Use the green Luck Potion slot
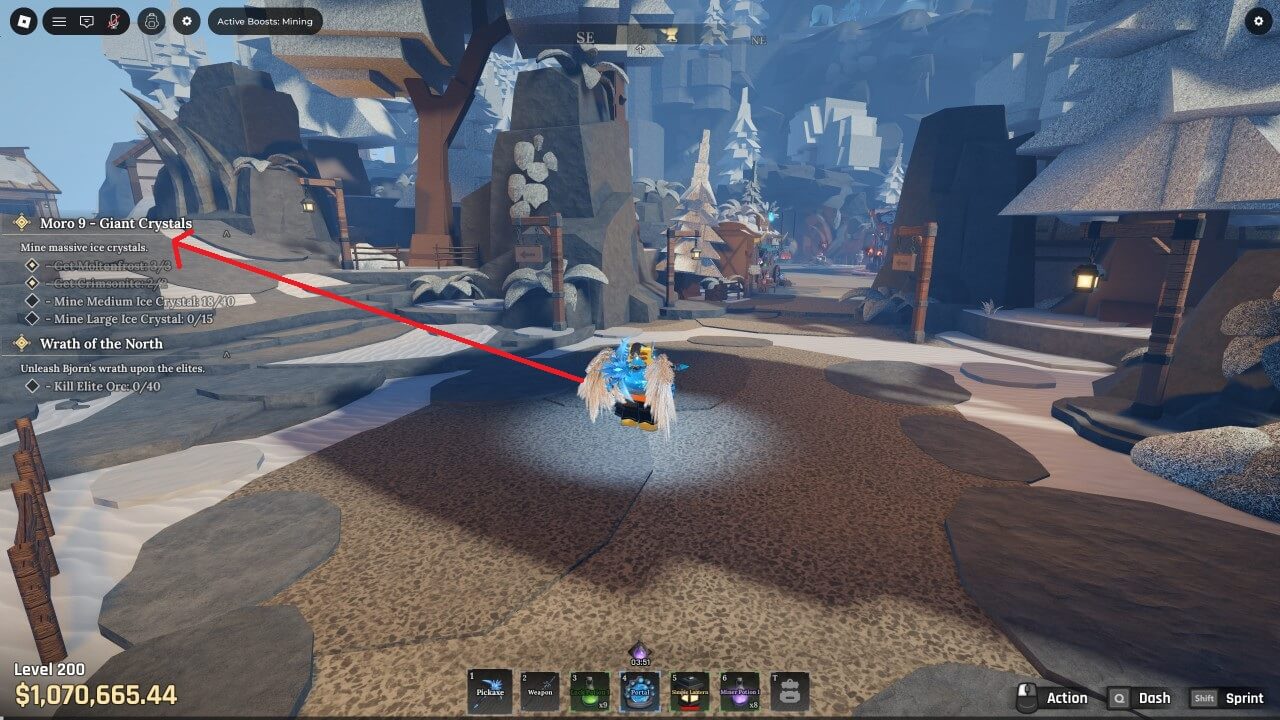 click(x=590, y=691)
